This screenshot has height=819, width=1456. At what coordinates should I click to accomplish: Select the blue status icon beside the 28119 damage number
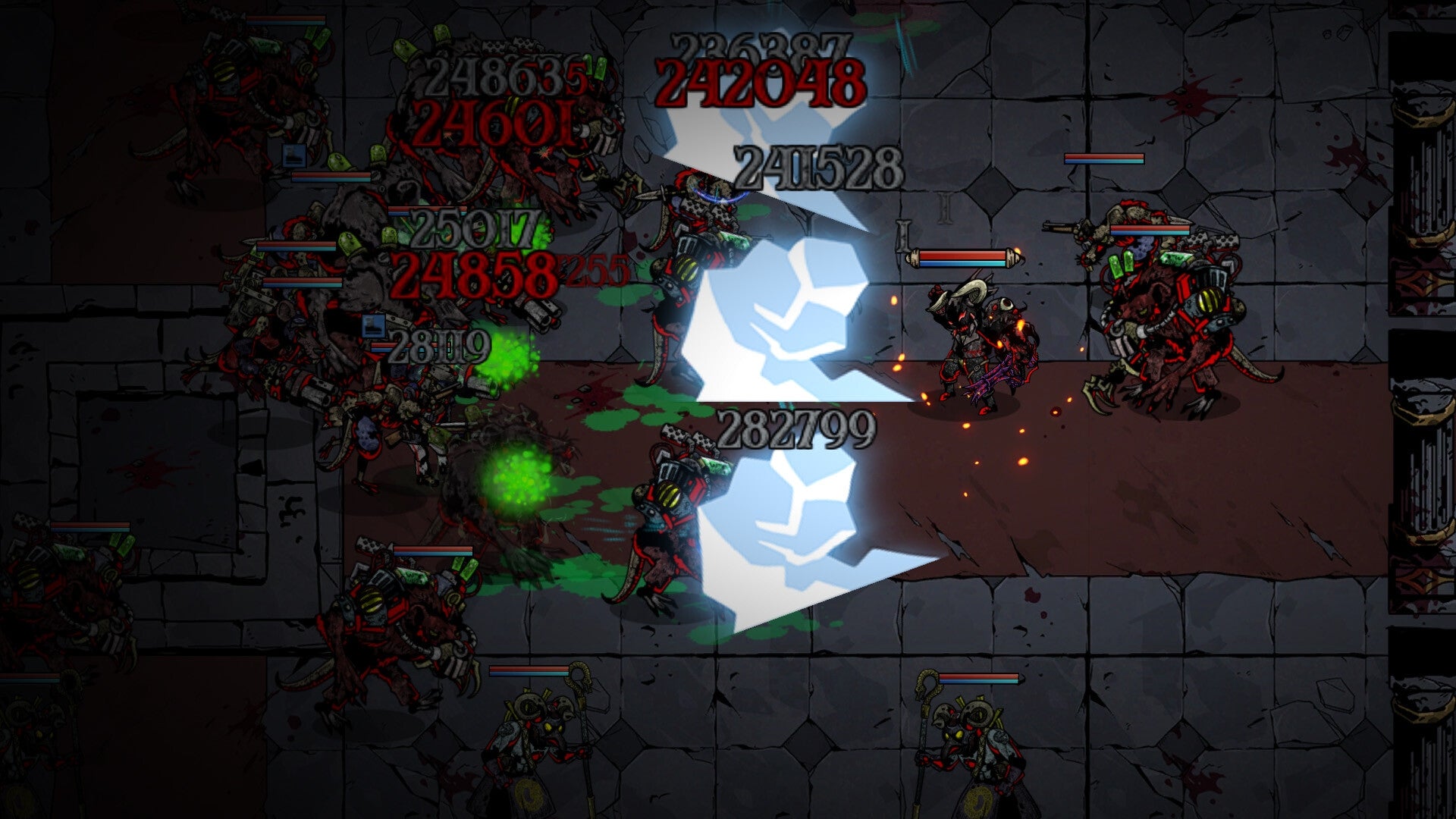[374, 325]
